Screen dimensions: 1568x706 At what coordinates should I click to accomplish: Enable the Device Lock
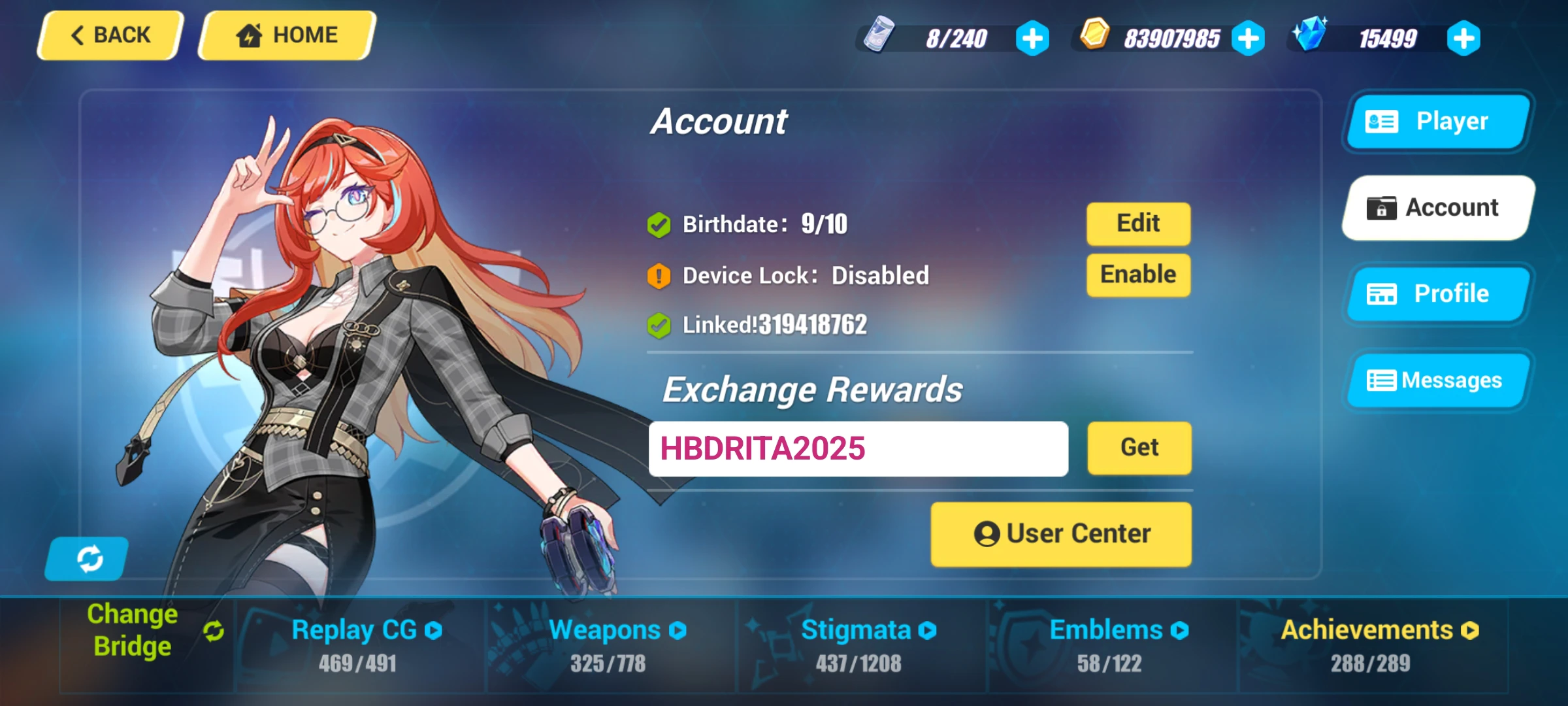coord(1137,275)
